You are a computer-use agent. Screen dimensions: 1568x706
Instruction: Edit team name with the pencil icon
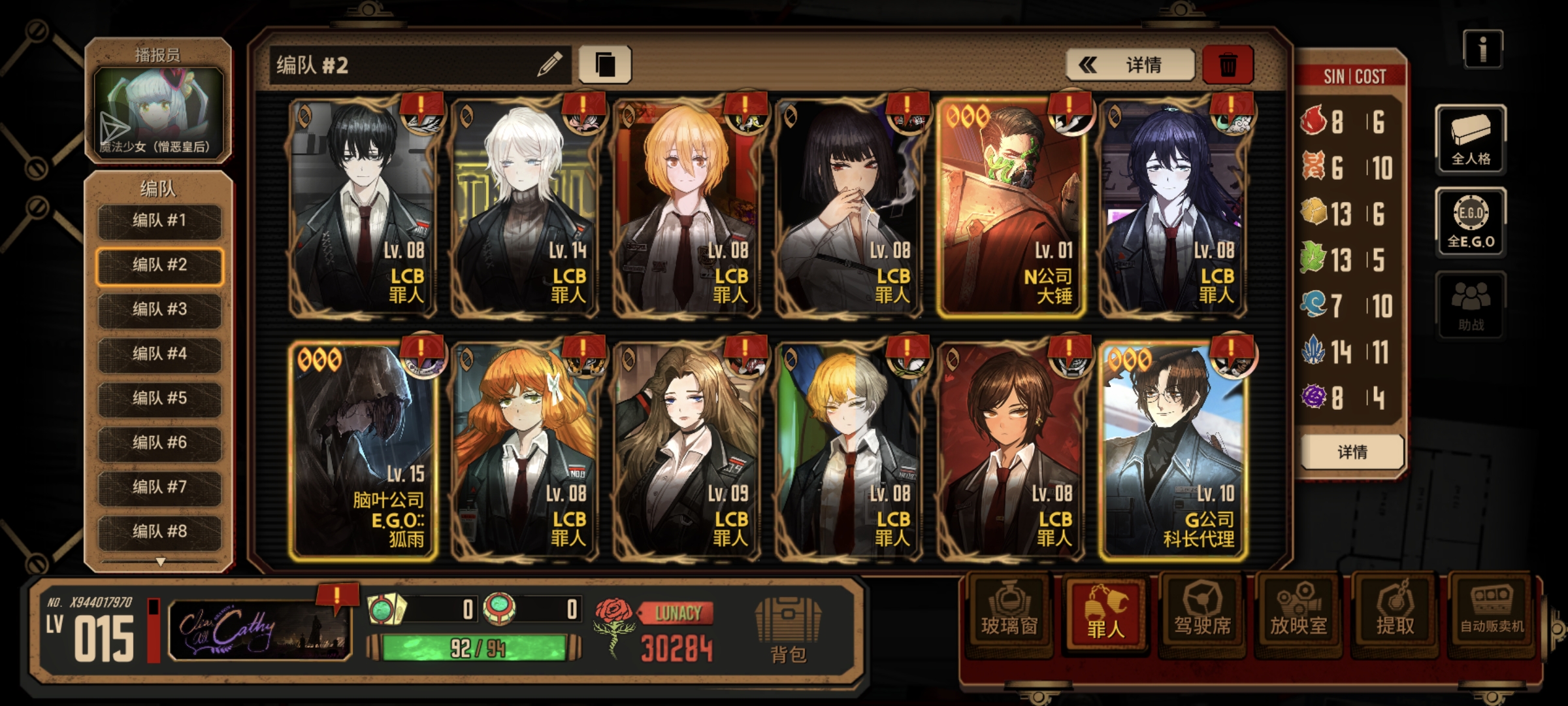pyautogui.click(x=549, y=65)
